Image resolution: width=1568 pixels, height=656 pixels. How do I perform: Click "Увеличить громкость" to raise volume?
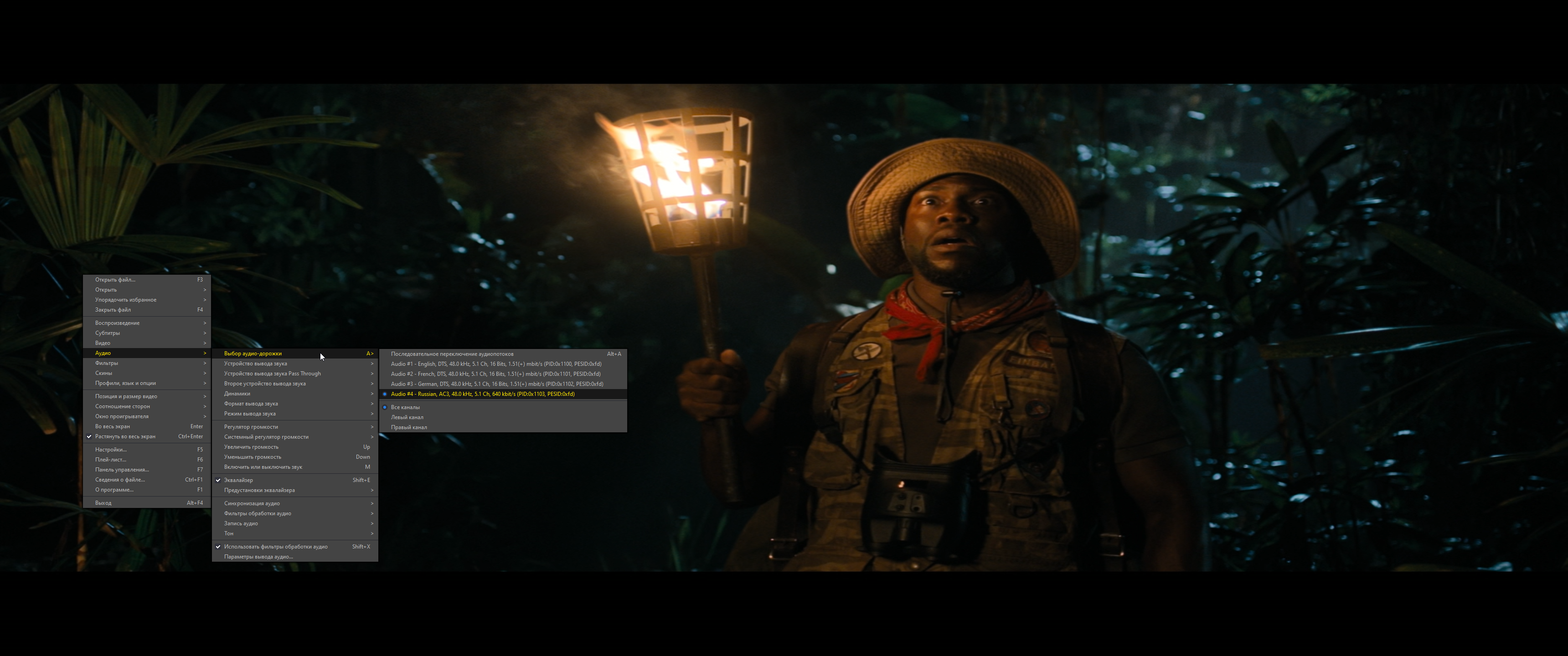tap(252, 446)
